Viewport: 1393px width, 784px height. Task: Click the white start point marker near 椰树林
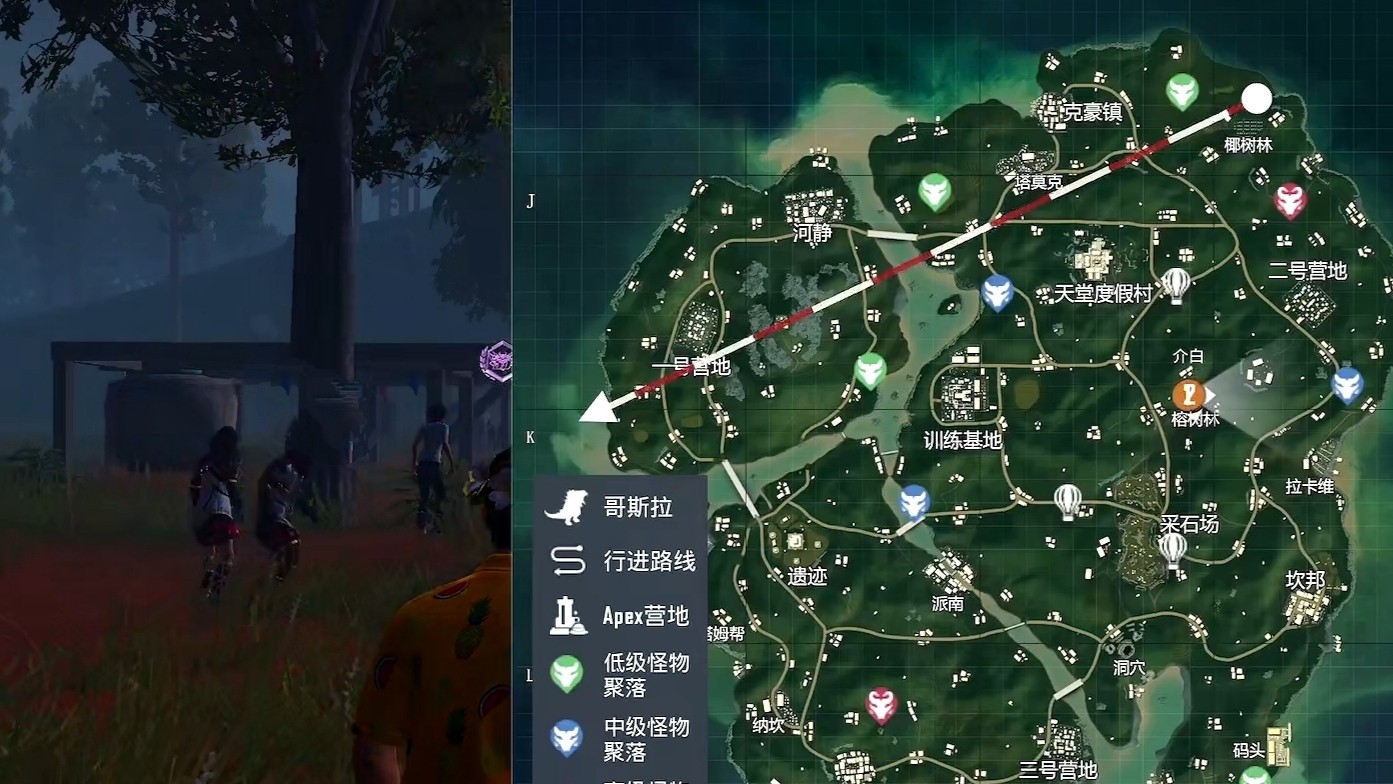point(1256,100)
